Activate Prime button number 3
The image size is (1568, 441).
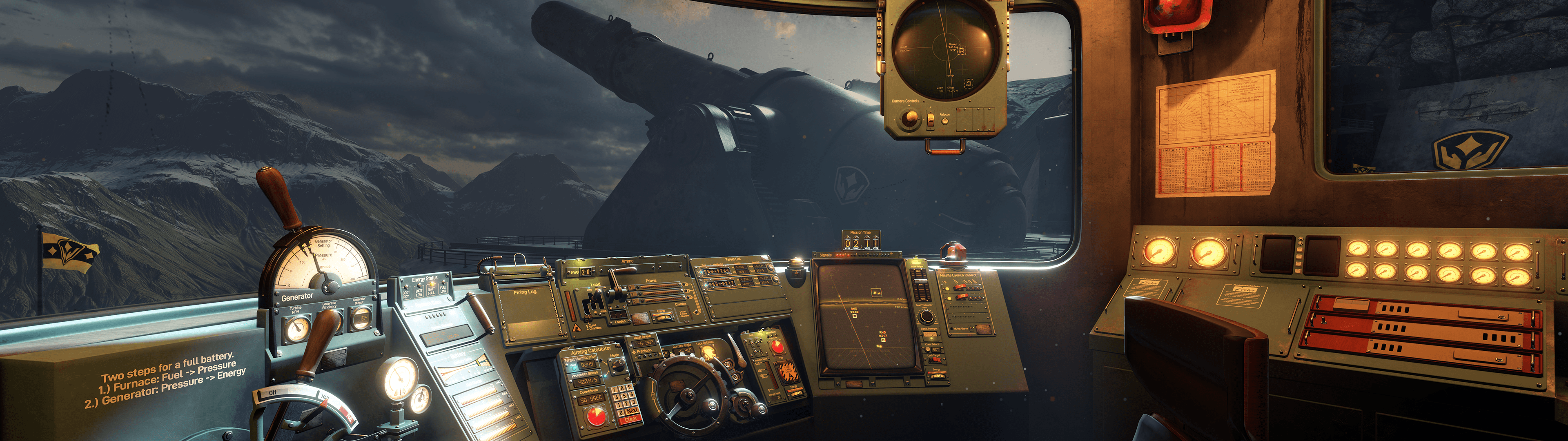[635, 301]
